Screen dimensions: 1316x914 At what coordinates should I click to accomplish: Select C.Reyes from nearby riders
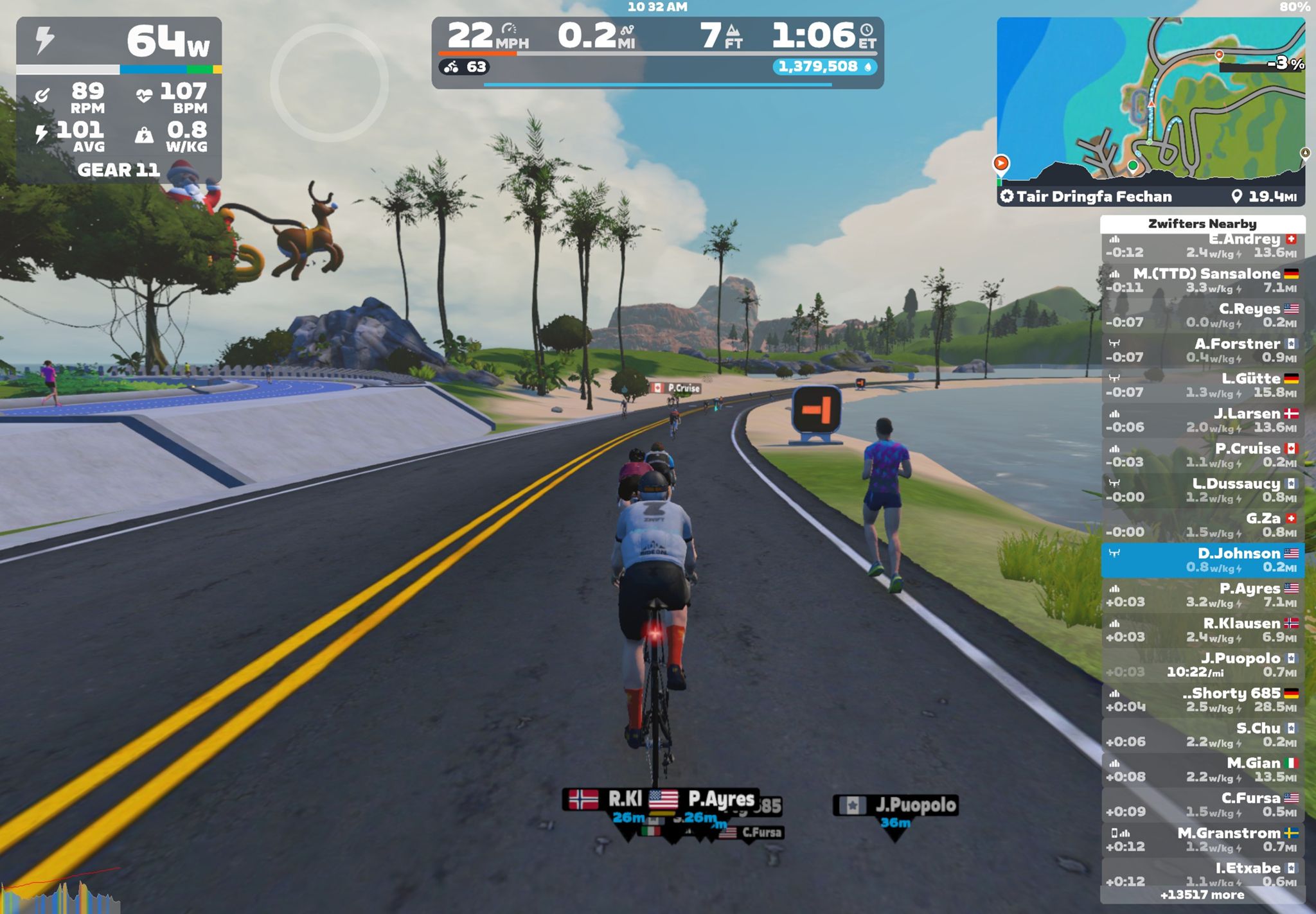[1202, 315]
